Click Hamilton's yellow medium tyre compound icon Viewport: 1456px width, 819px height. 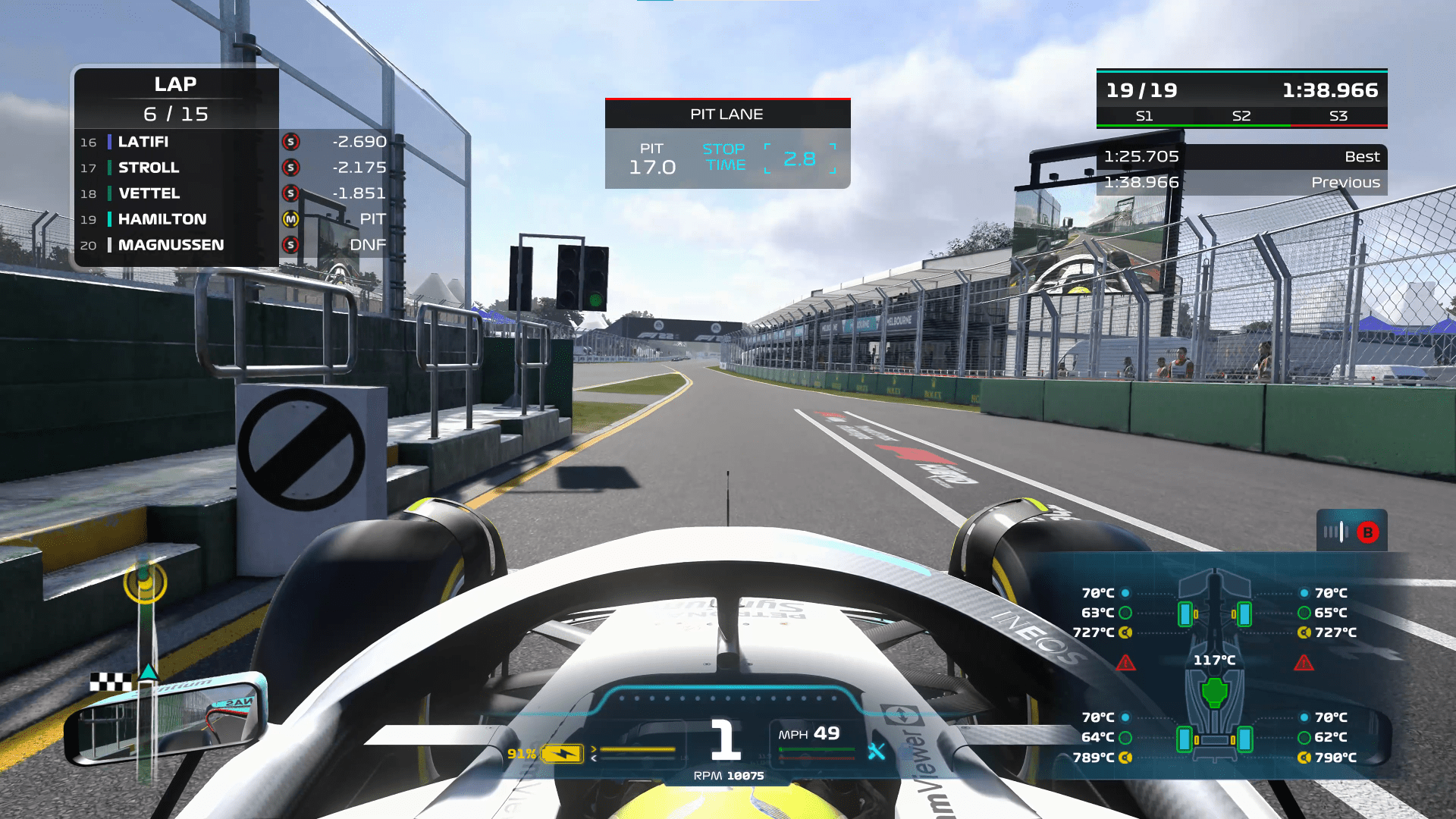(x=291, y=219)
